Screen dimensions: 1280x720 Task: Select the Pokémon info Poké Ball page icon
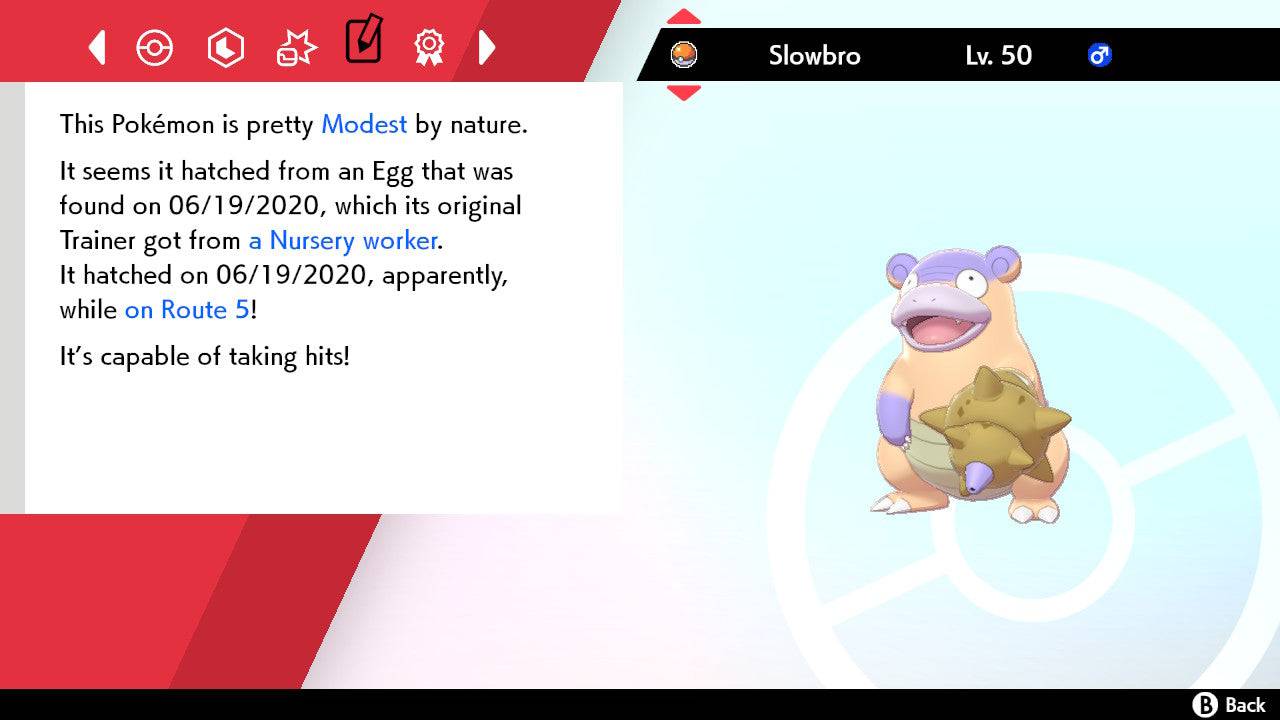(x=155, y=47)
